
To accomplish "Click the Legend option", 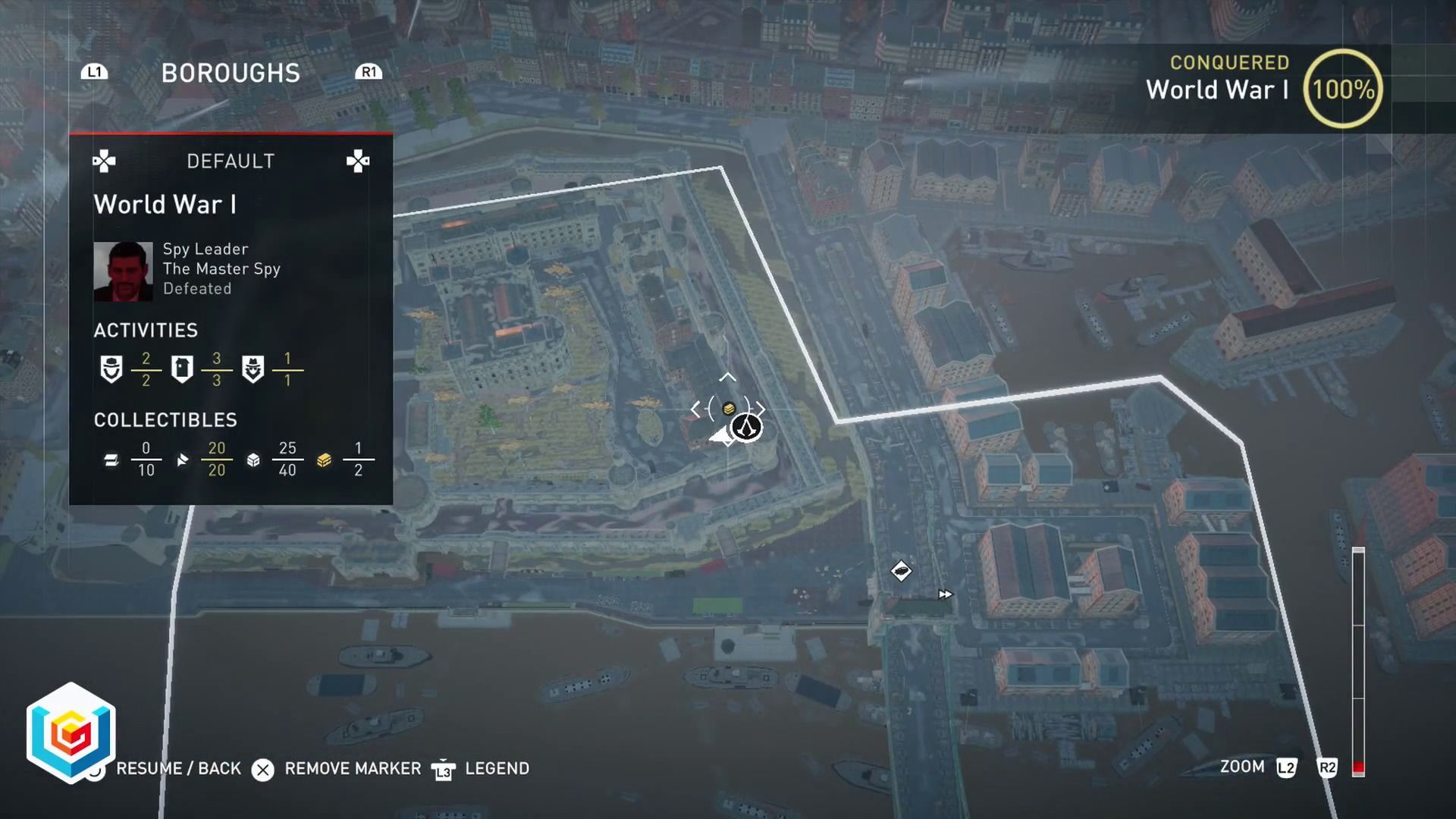I will coord(497,768).
